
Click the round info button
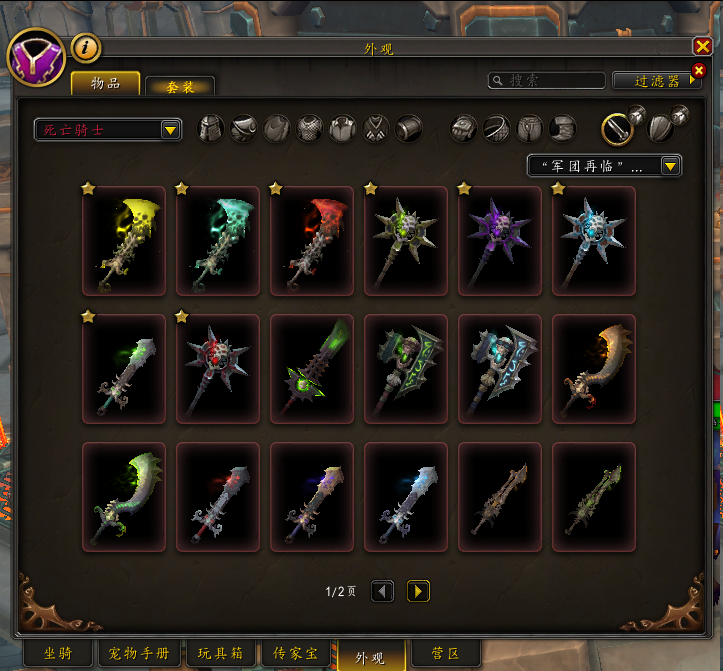85,47
